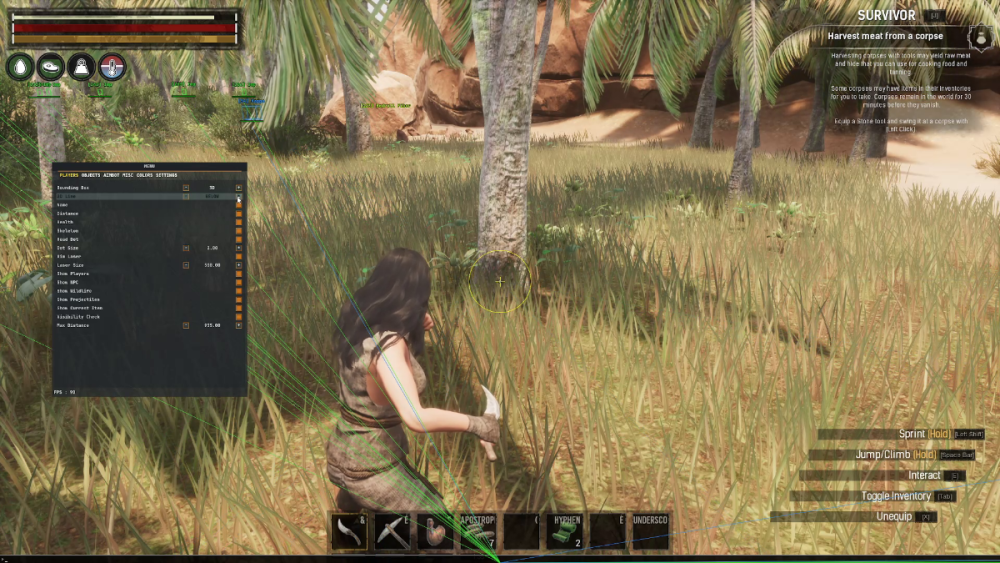Image resolution: width=1000 pixels, height=563 pixels.
Task: Select the pickaxe hotbar slot
Action: (392, 531)
